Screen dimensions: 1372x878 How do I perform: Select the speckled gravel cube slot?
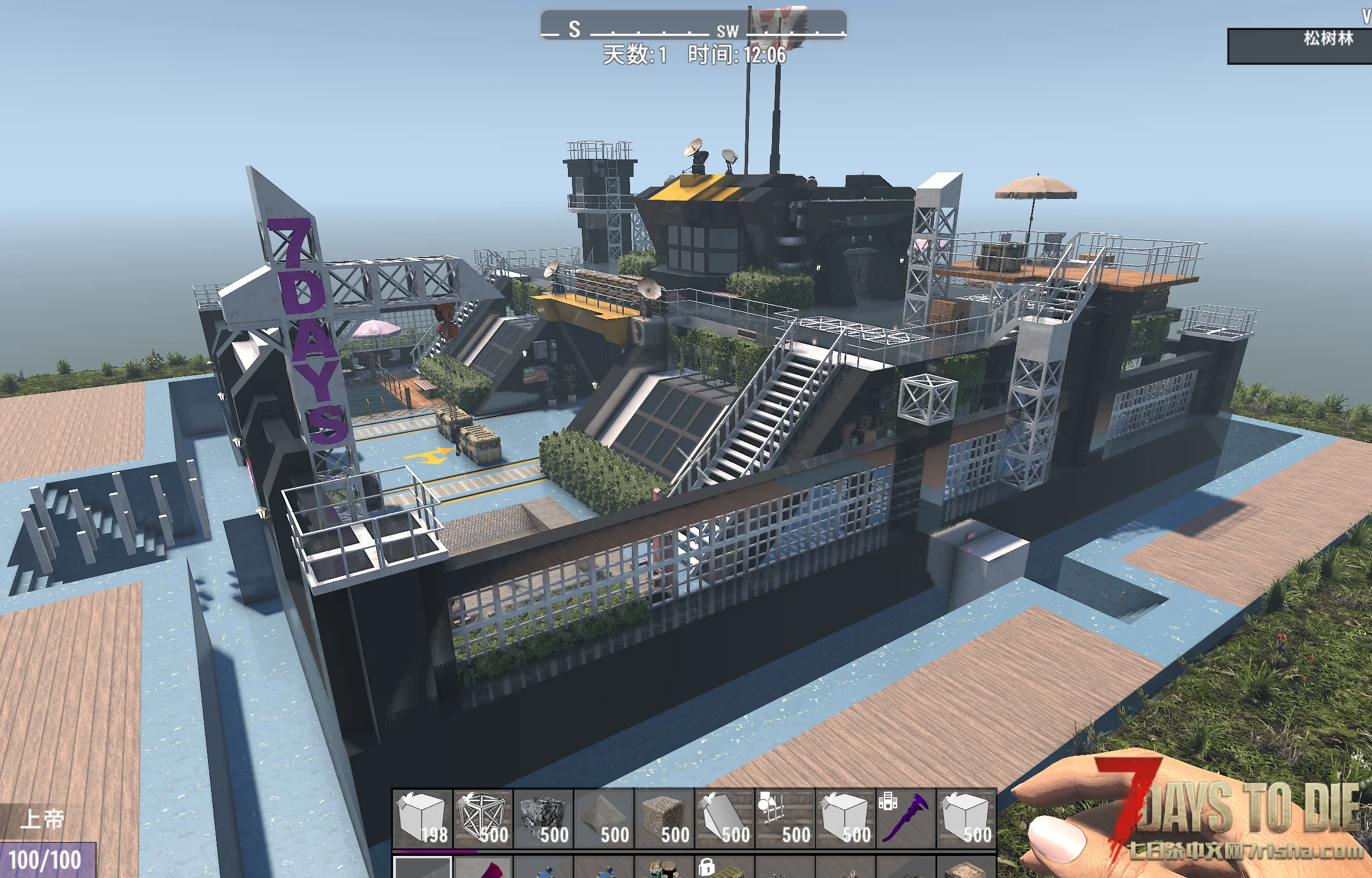pos(664,818)
